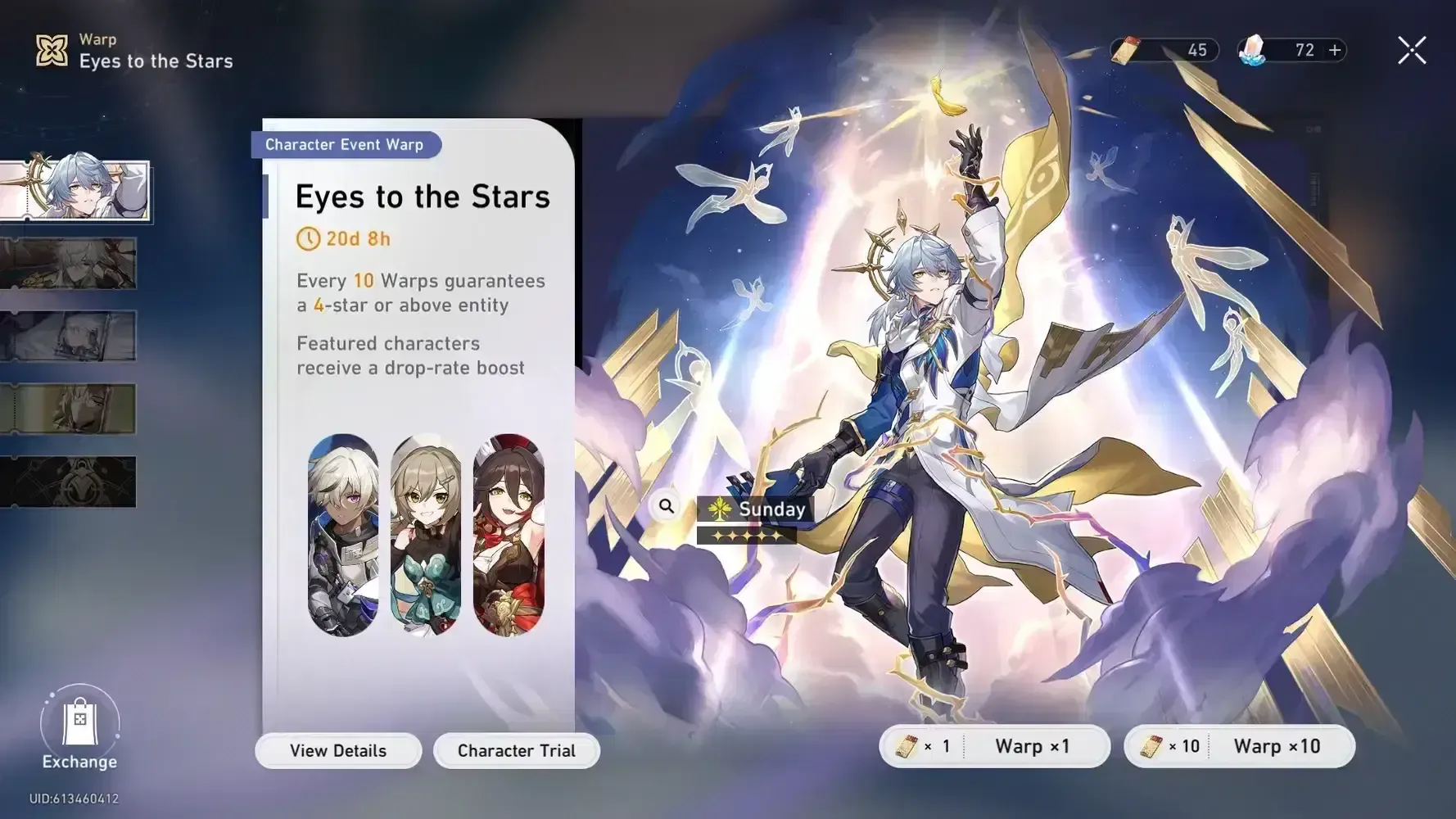Select the bottom banner in the left list
The height and width of the screenshot is (819, 1456).
coord(70,482)
